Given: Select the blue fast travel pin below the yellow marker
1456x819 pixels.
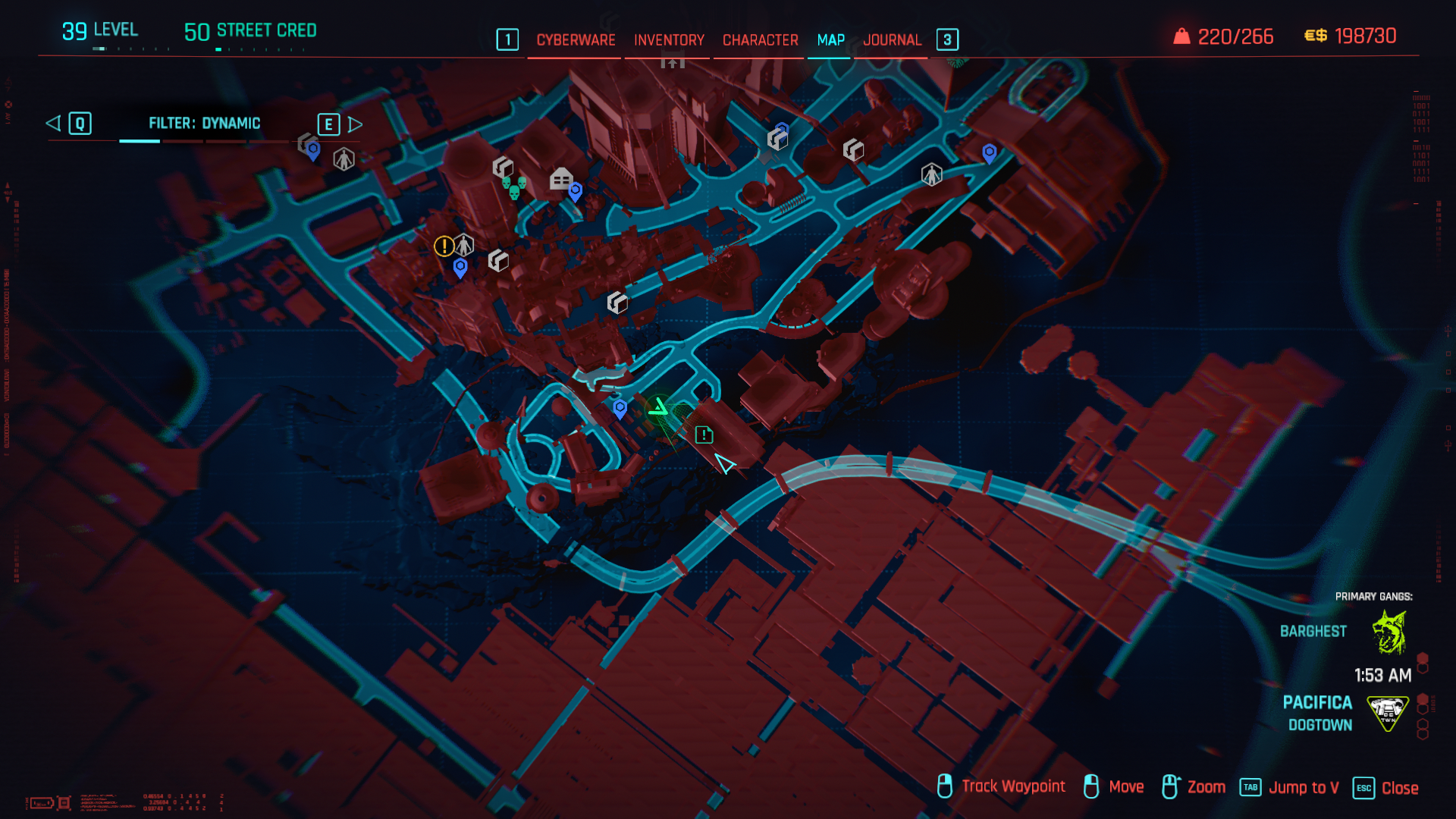Looking at the screenshot, I should 461,268.
